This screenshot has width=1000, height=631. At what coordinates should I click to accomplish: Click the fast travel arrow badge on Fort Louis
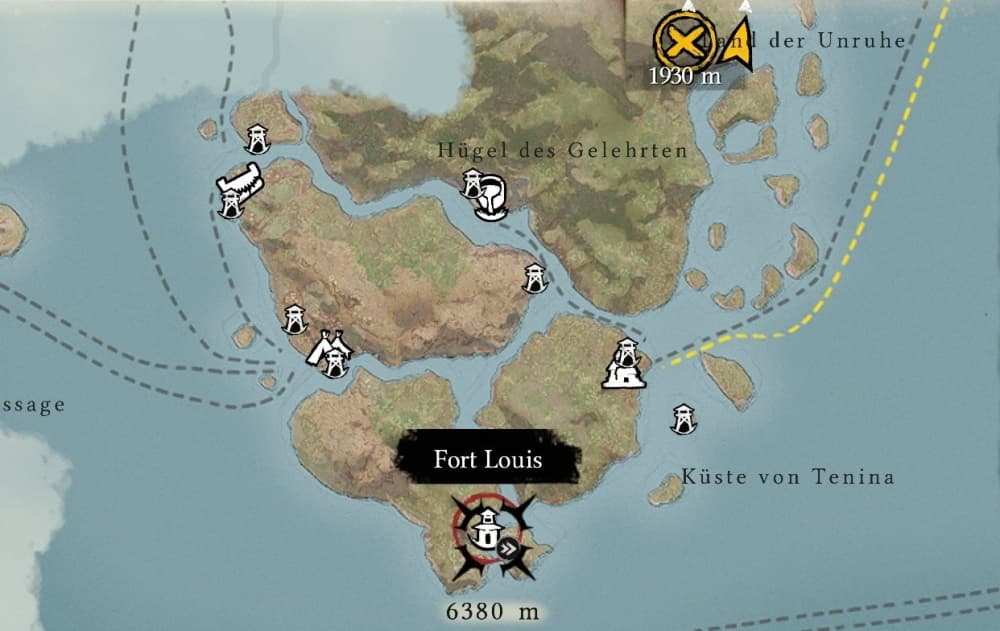coord(509,546)
